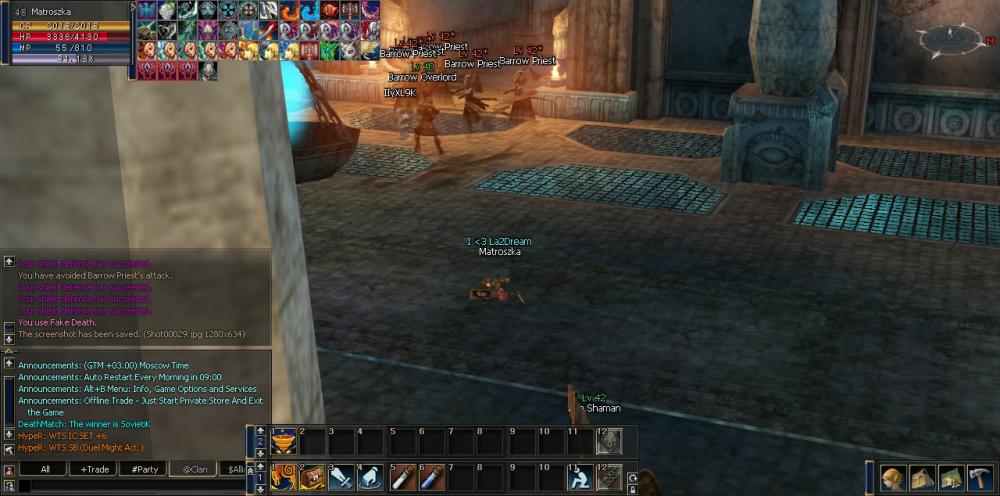Open the +Trade chat tab

(94, 469)
